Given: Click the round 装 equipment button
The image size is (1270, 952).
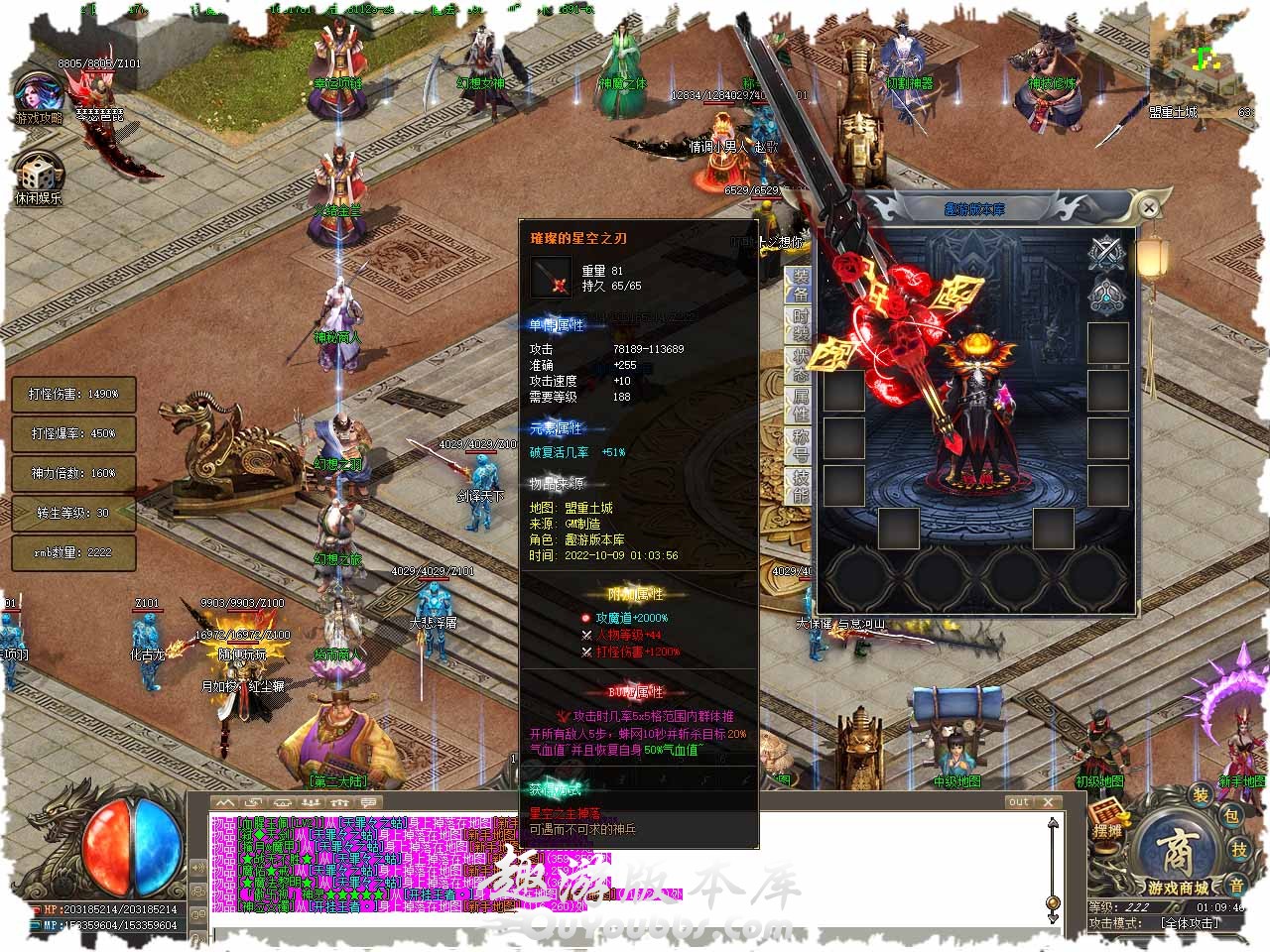Looking at the screenshot, I should 1201,794.
